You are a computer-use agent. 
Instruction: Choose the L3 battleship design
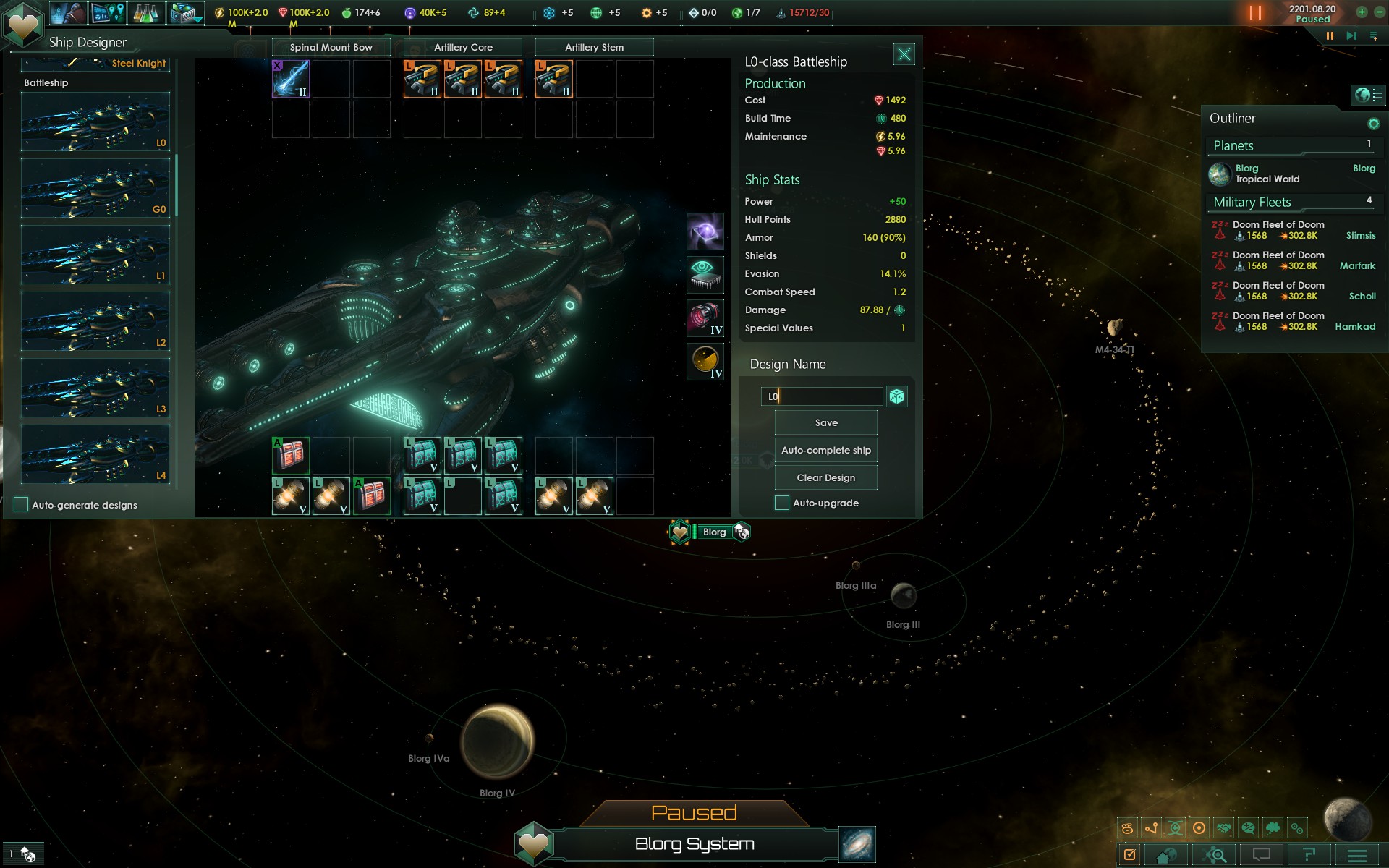[95, 388]
